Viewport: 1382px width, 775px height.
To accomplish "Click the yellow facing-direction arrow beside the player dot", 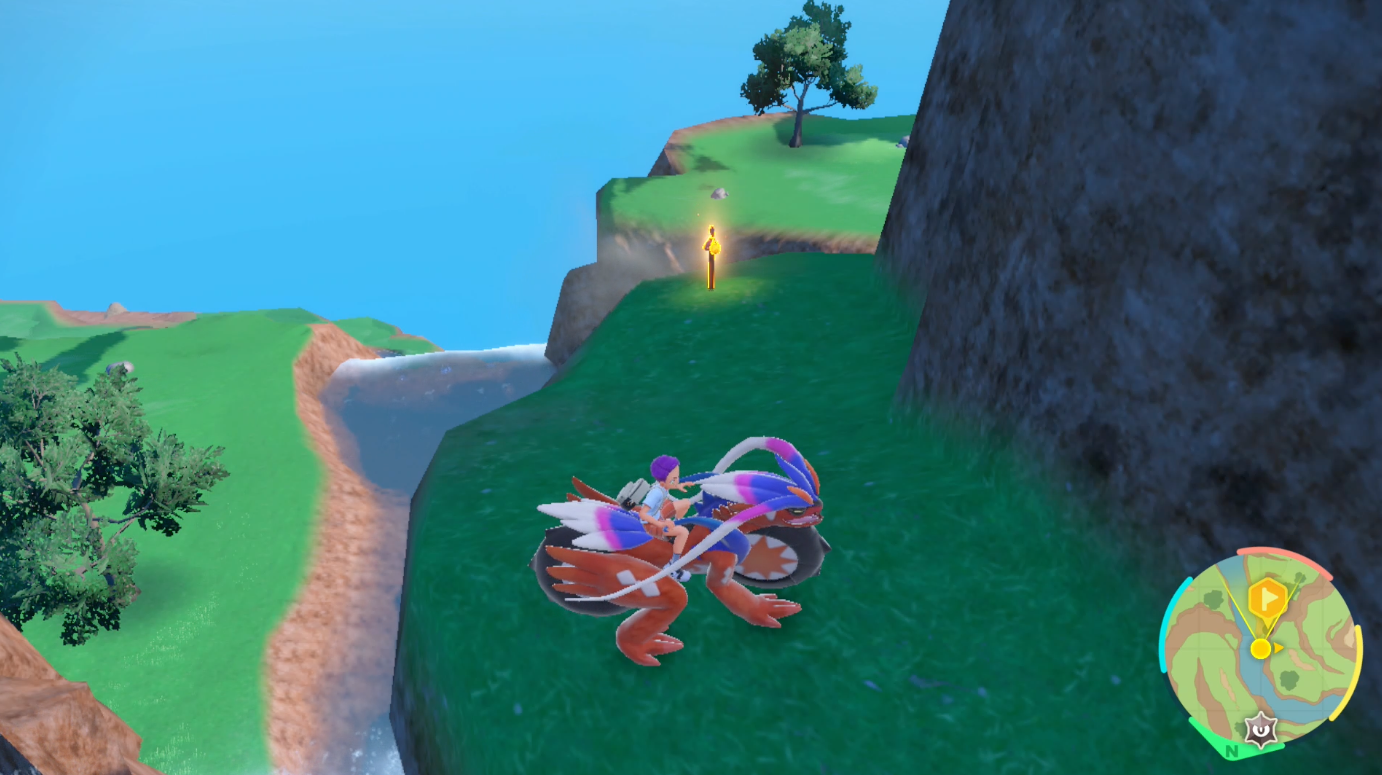I will [x=1278, y=647].
